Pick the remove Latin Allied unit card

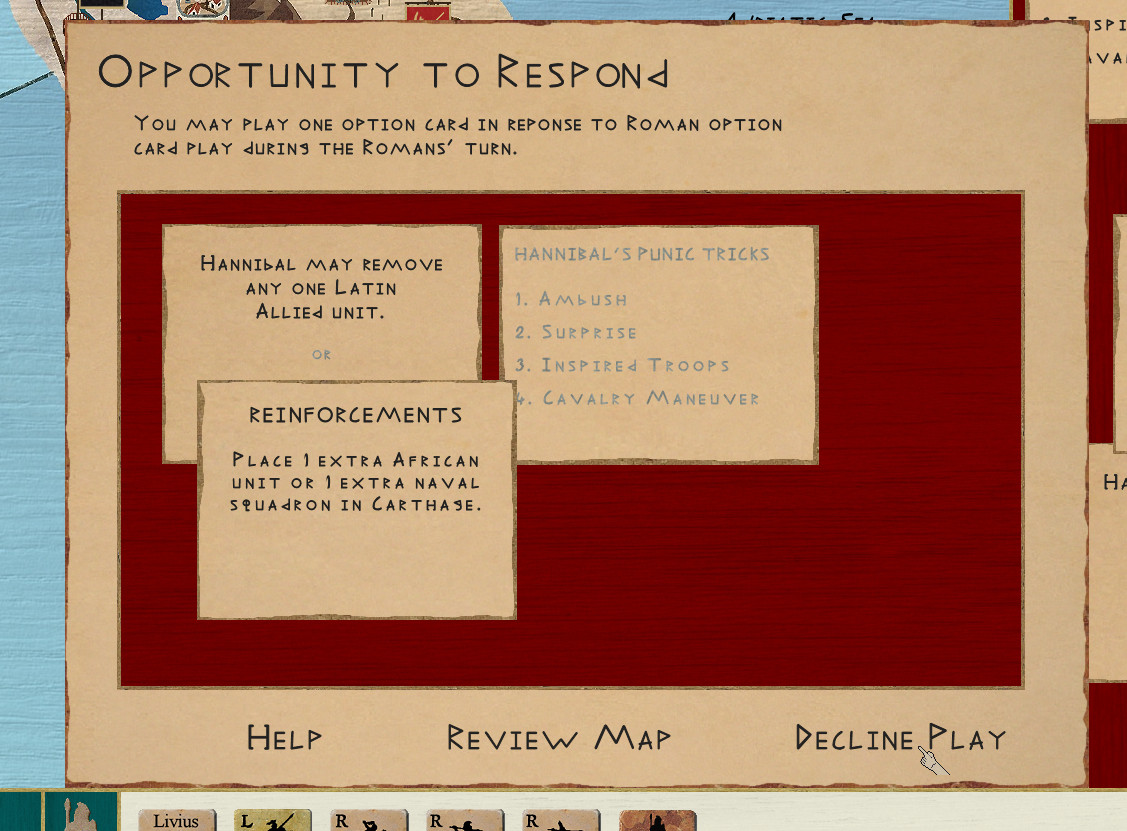point(321,300)
